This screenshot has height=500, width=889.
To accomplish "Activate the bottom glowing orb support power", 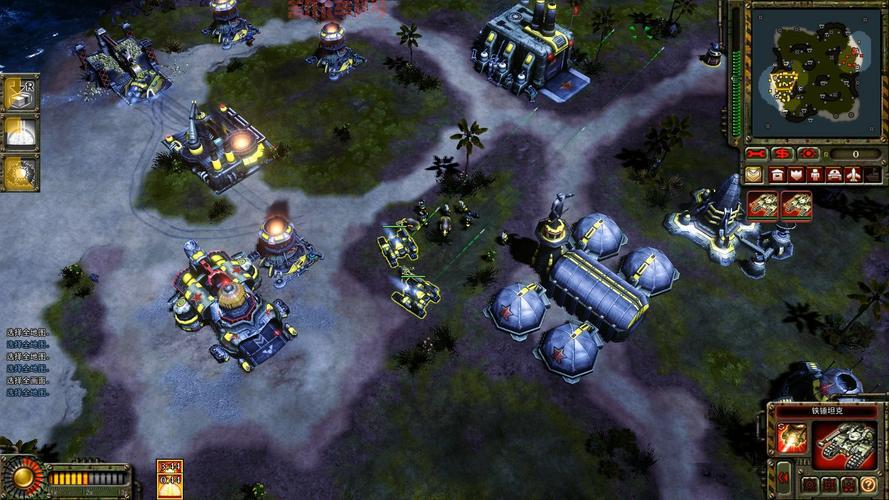I will pyautogui.click(x=18, y=170).
